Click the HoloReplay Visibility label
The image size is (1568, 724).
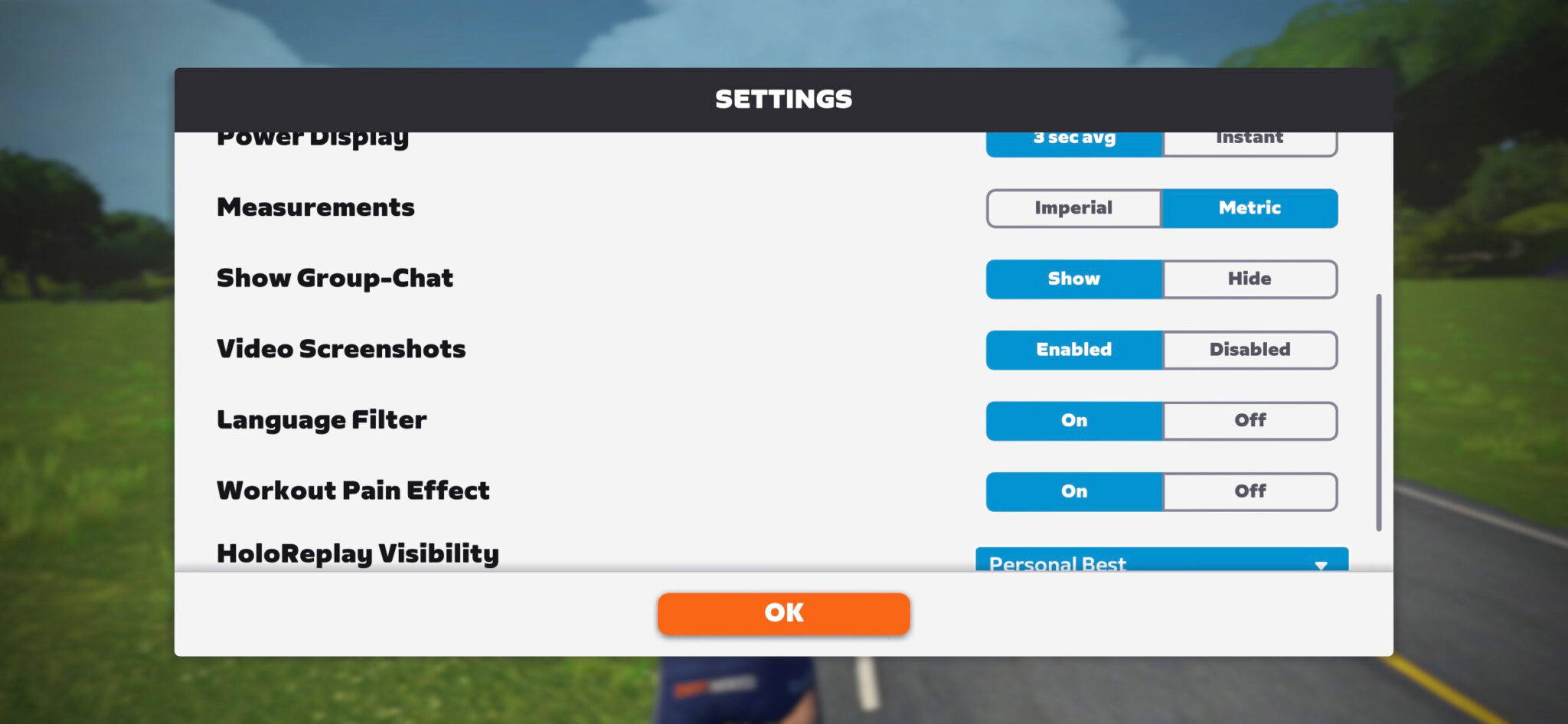[x=357, y=553]
